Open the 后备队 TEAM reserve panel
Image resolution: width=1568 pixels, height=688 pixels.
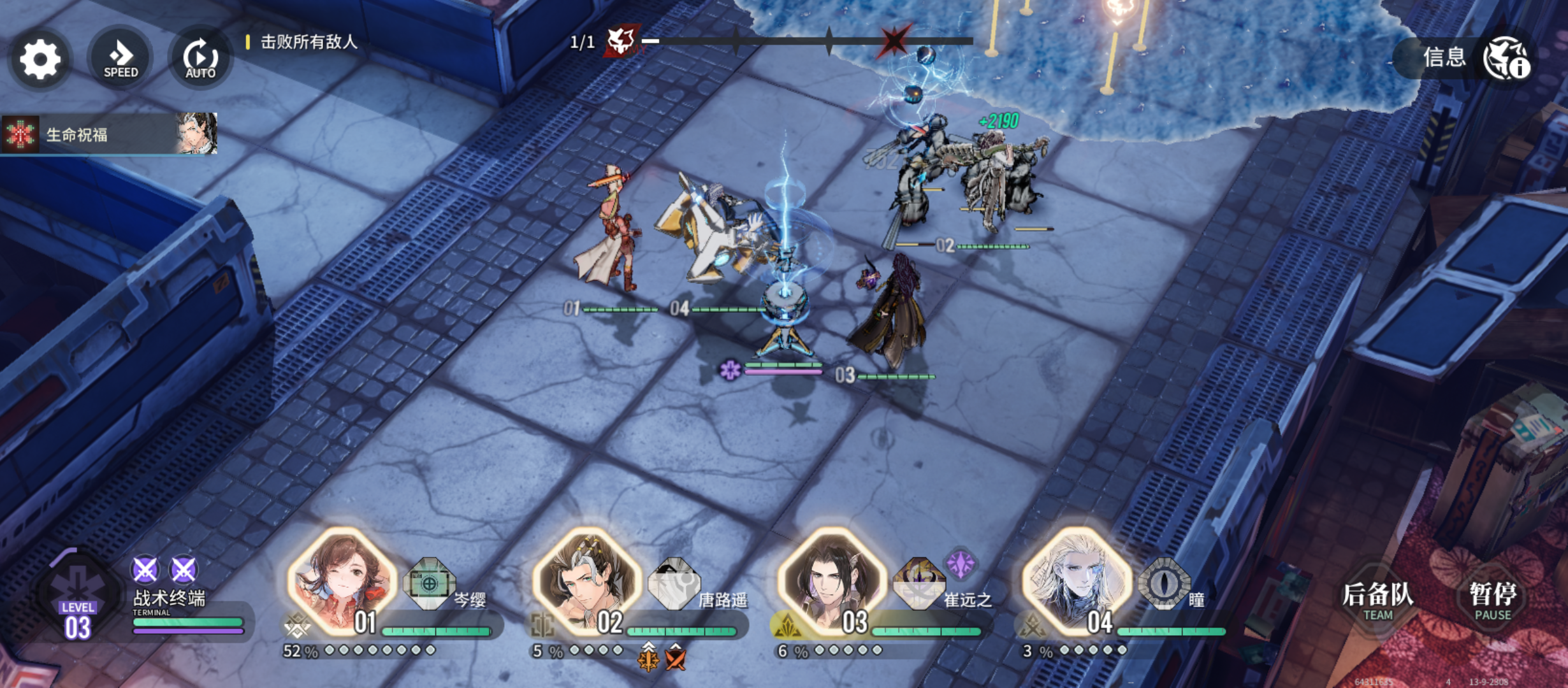pyautogui.click(x=1378, y=600)
